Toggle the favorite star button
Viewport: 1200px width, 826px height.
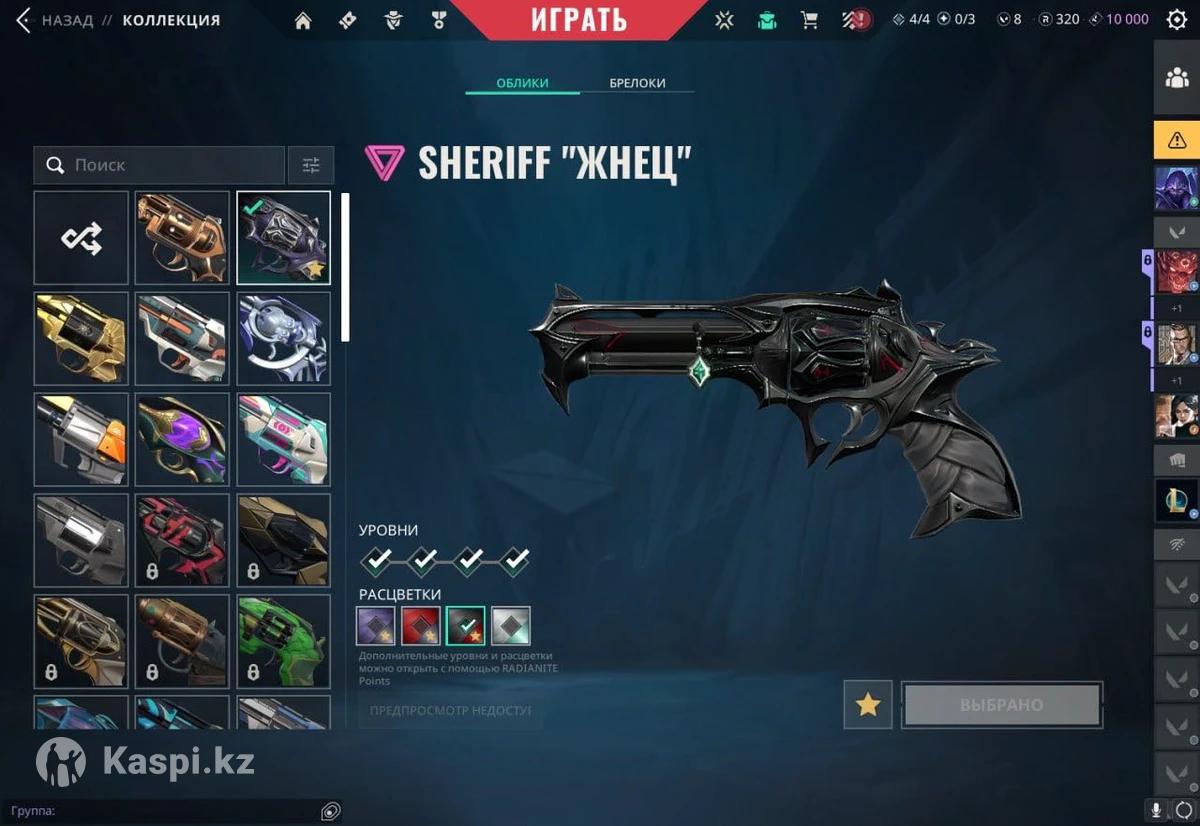click(x=868, y=705)
